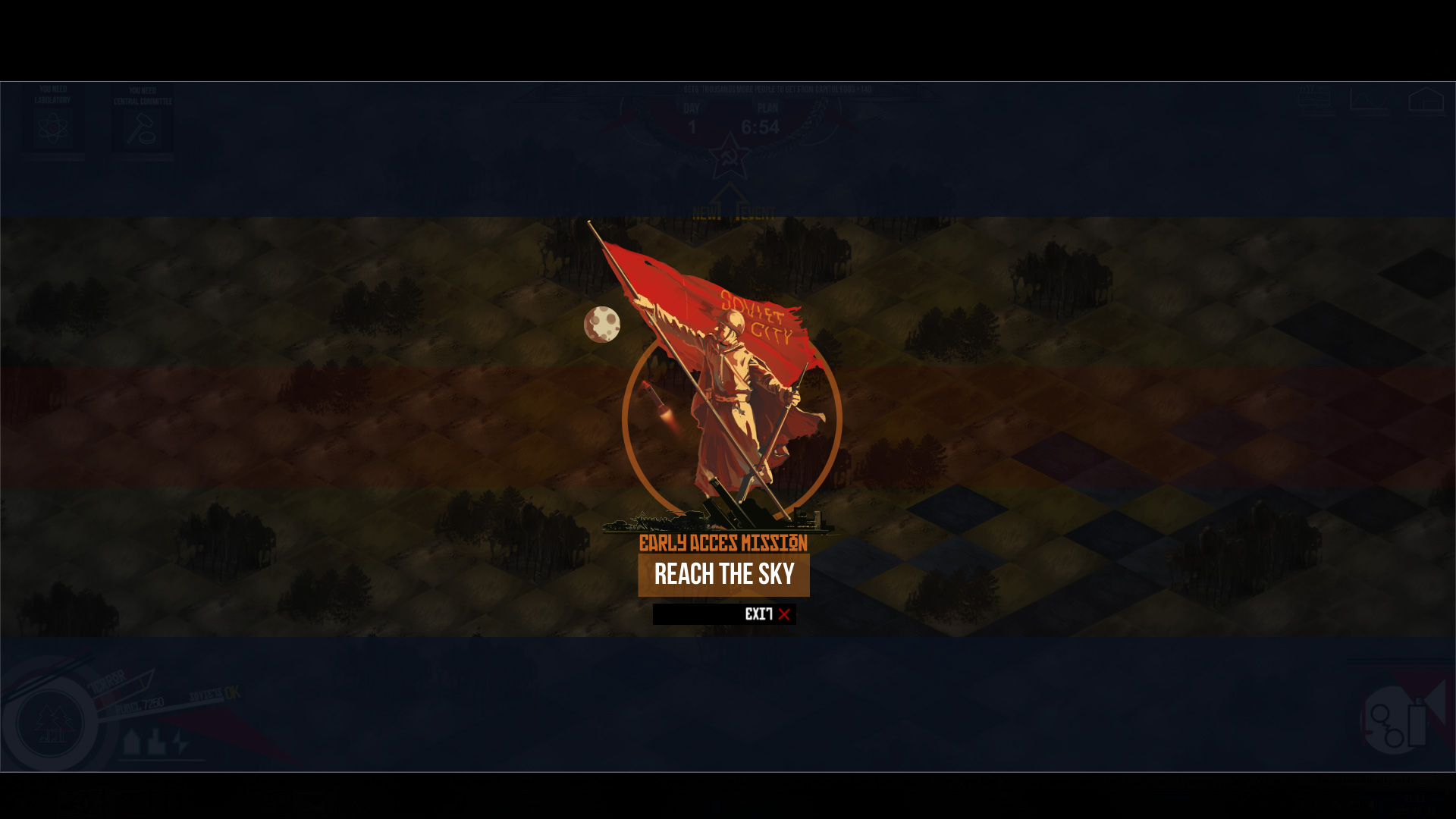Viewport: 1456px width, 819px height.
Task: Open the NEW EVENT notification
Action: pos(732,213)
